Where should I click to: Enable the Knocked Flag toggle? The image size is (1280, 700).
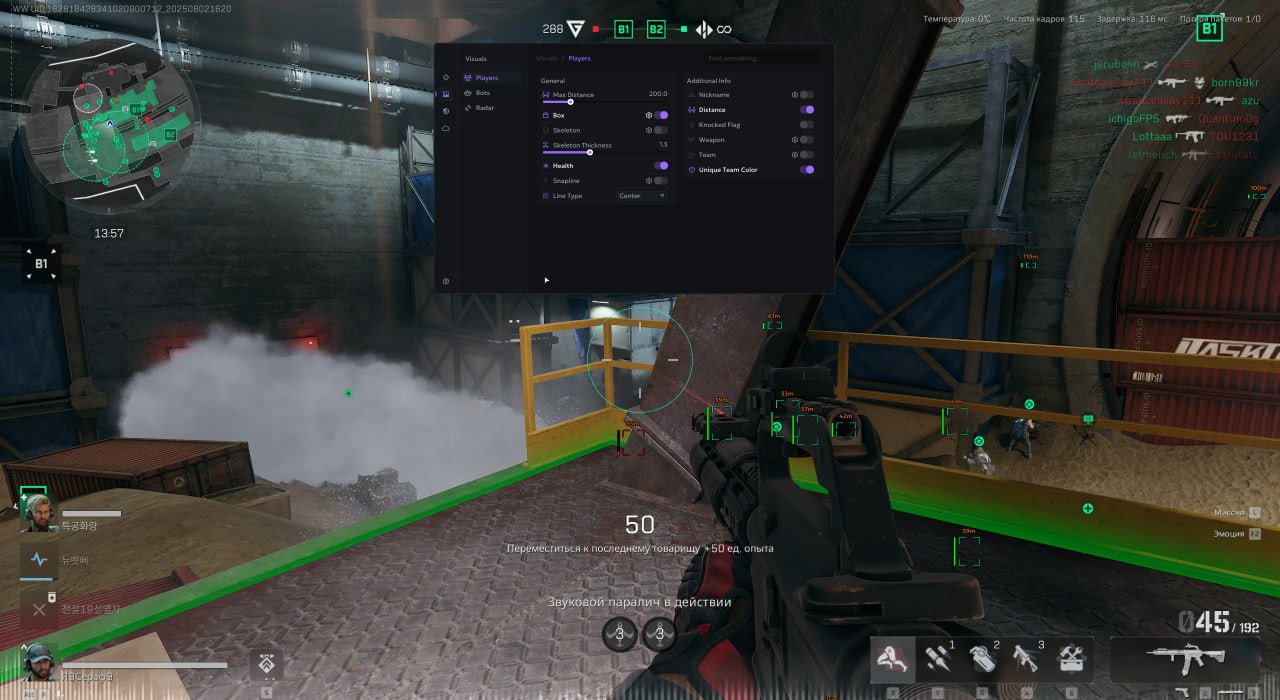[x=806, y=125]
